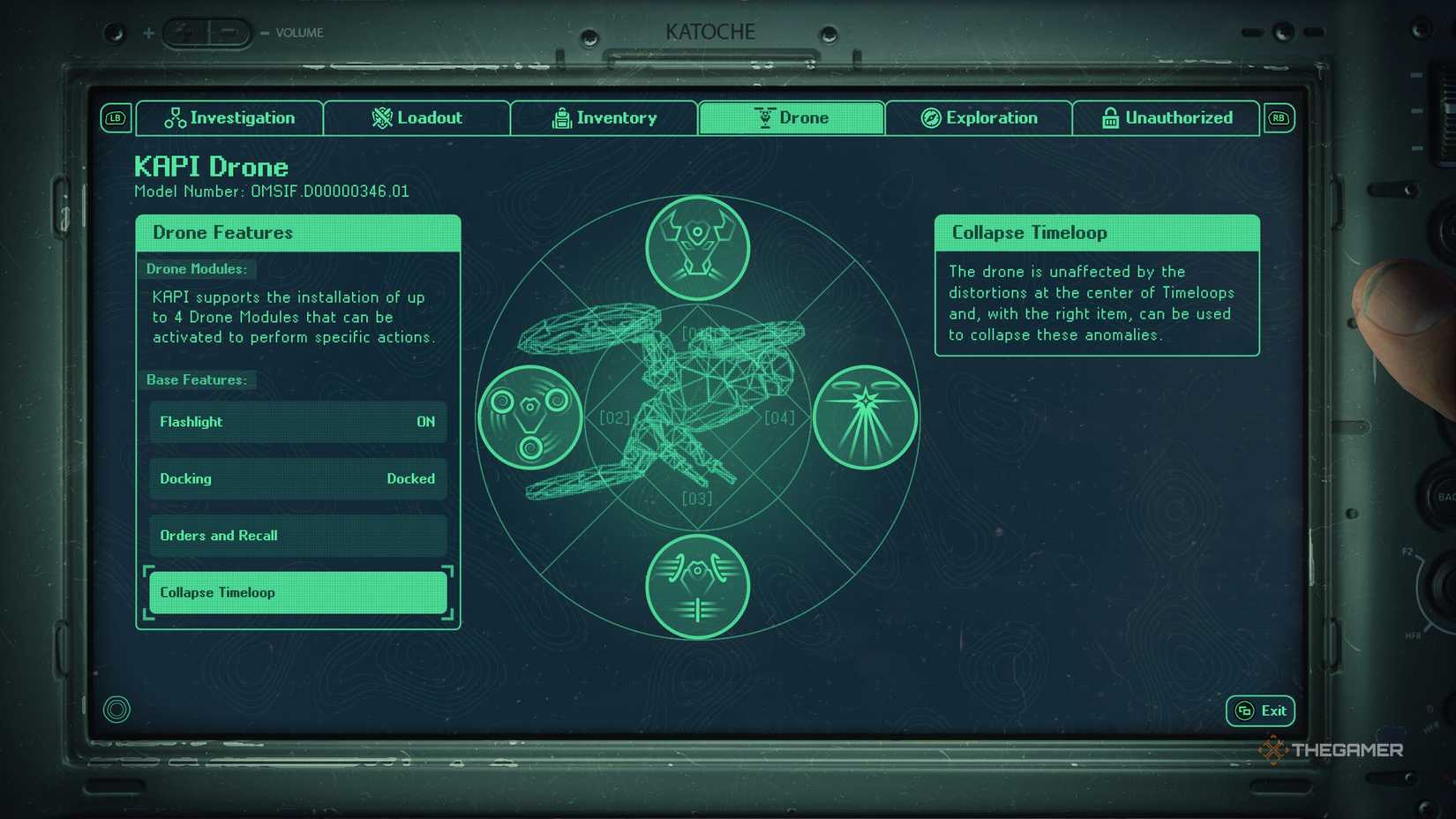The height and width of the screenshot is (819, 1456).
Task: Click the crossed swords Loadout icon
Action: pyautogui.click(x=380, y=117)
